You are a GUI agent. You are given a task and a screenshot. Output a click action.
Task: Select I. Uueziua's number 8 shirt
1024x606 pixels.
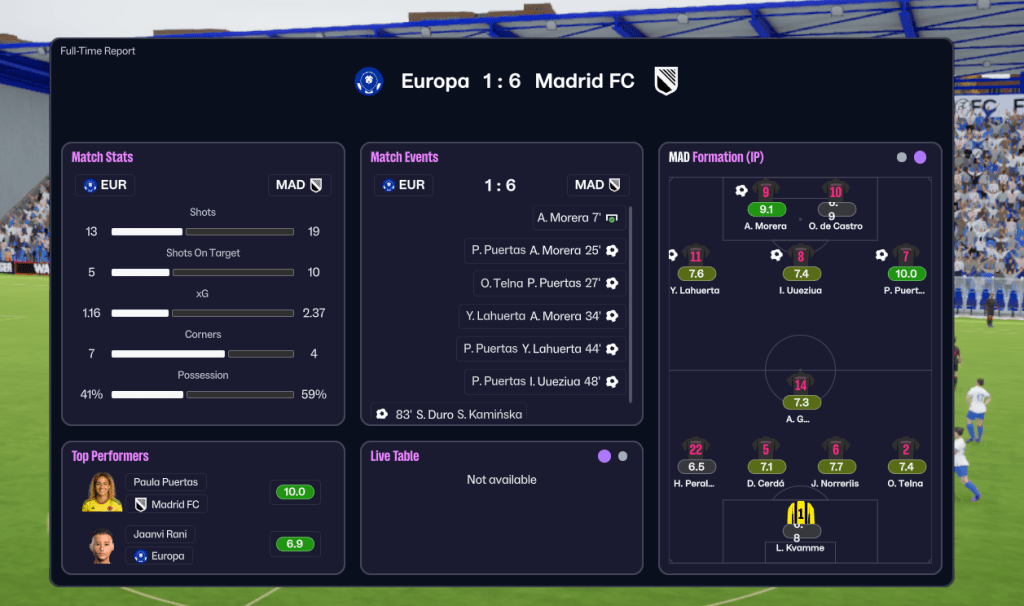[801, 257]
